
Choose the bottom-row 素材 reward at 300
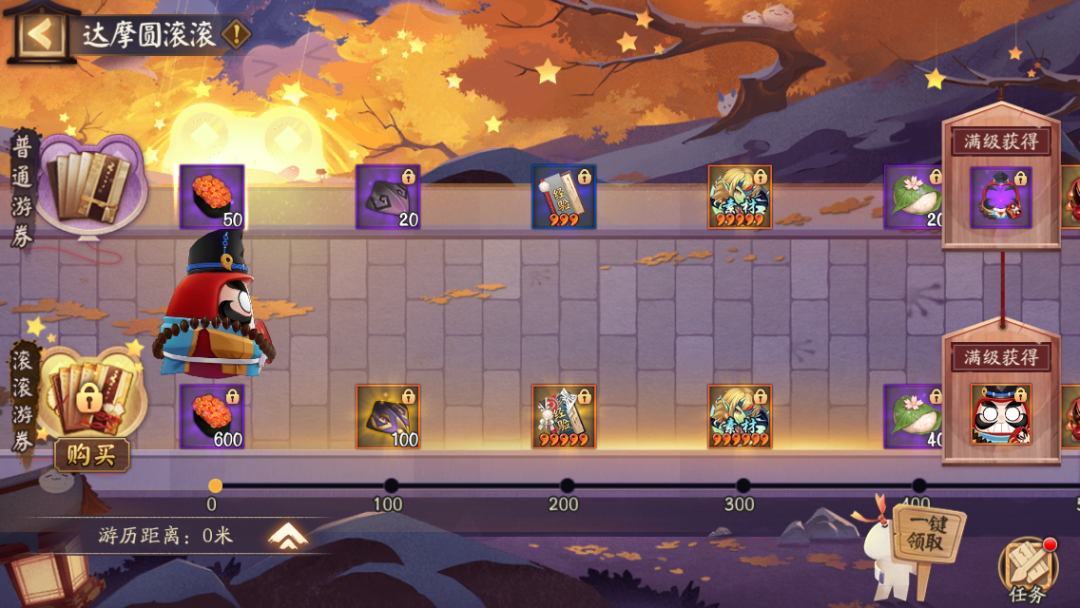pos(740,416)
